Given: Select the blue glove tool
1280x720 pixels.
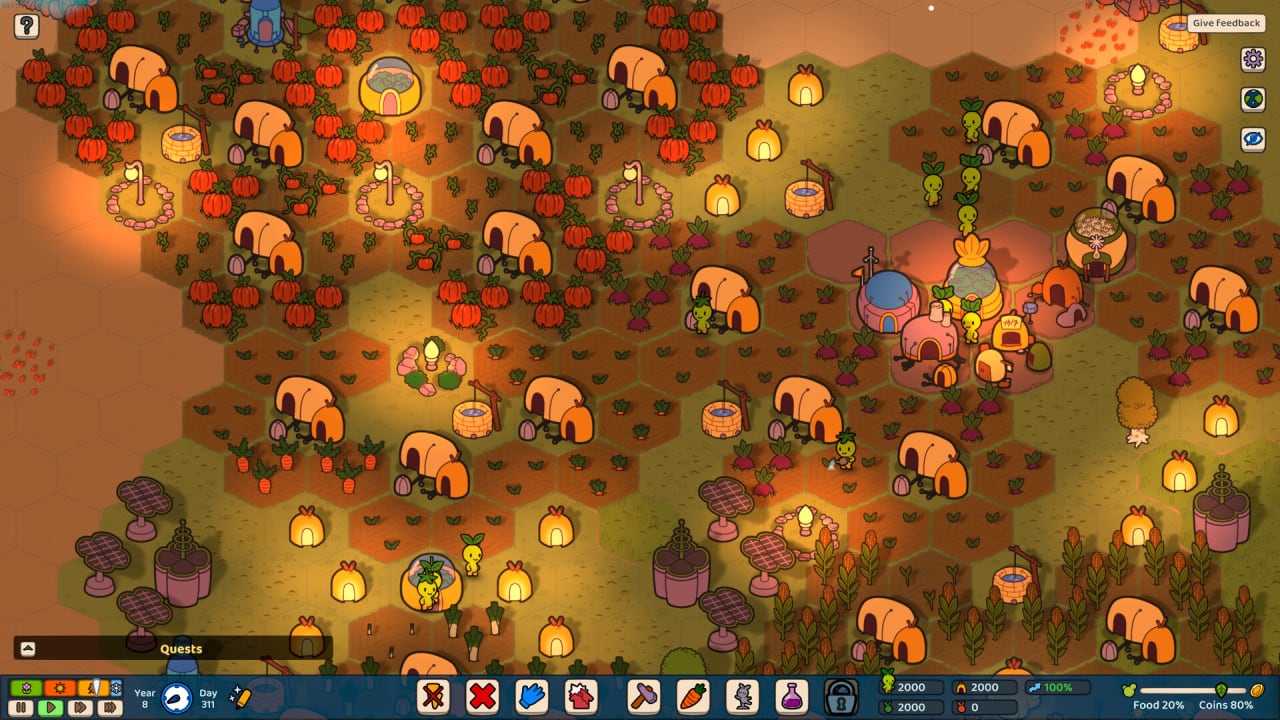Looking at the screenshot, I should 532,696.
